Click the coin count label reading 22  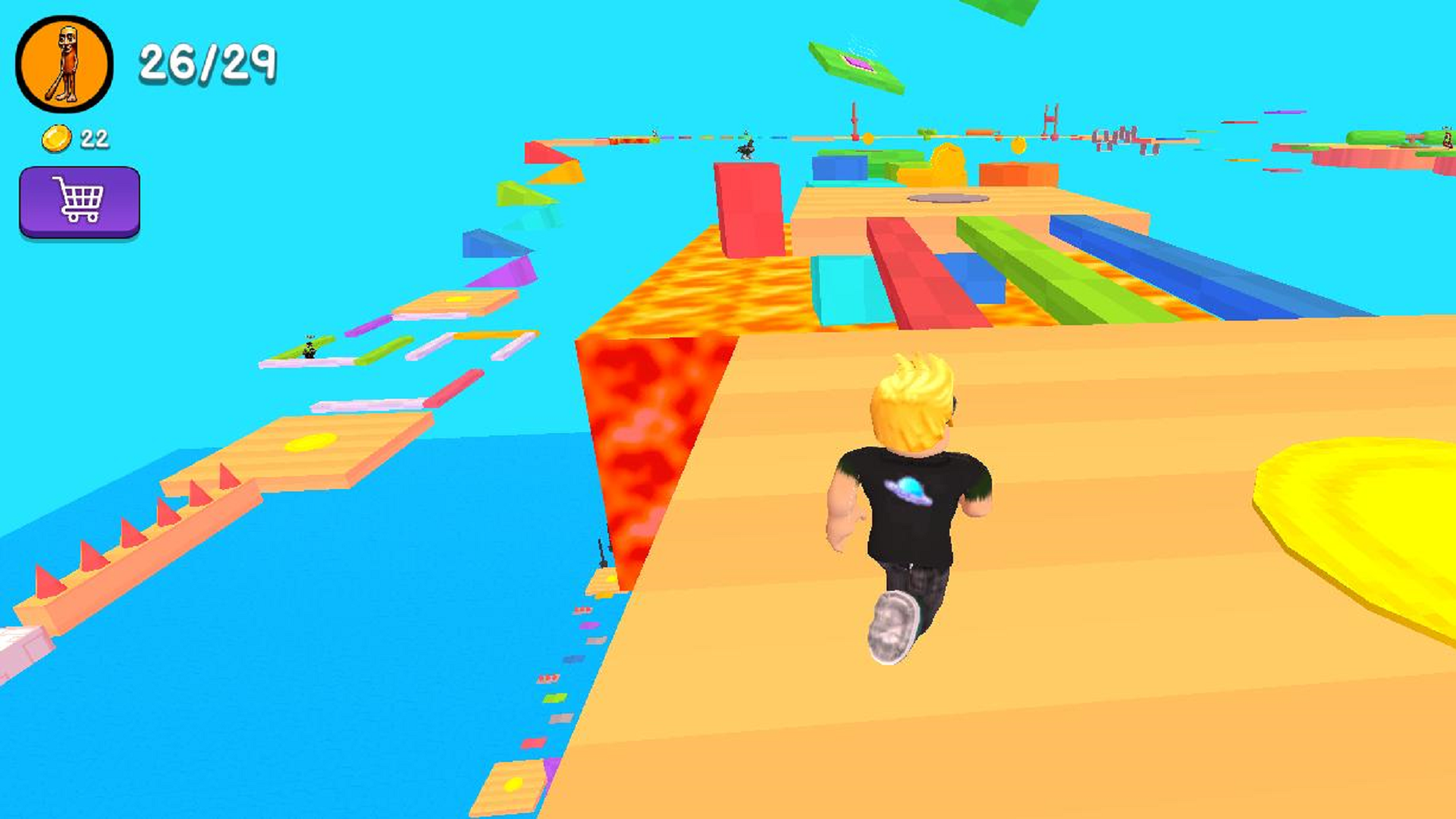(94, 137)
